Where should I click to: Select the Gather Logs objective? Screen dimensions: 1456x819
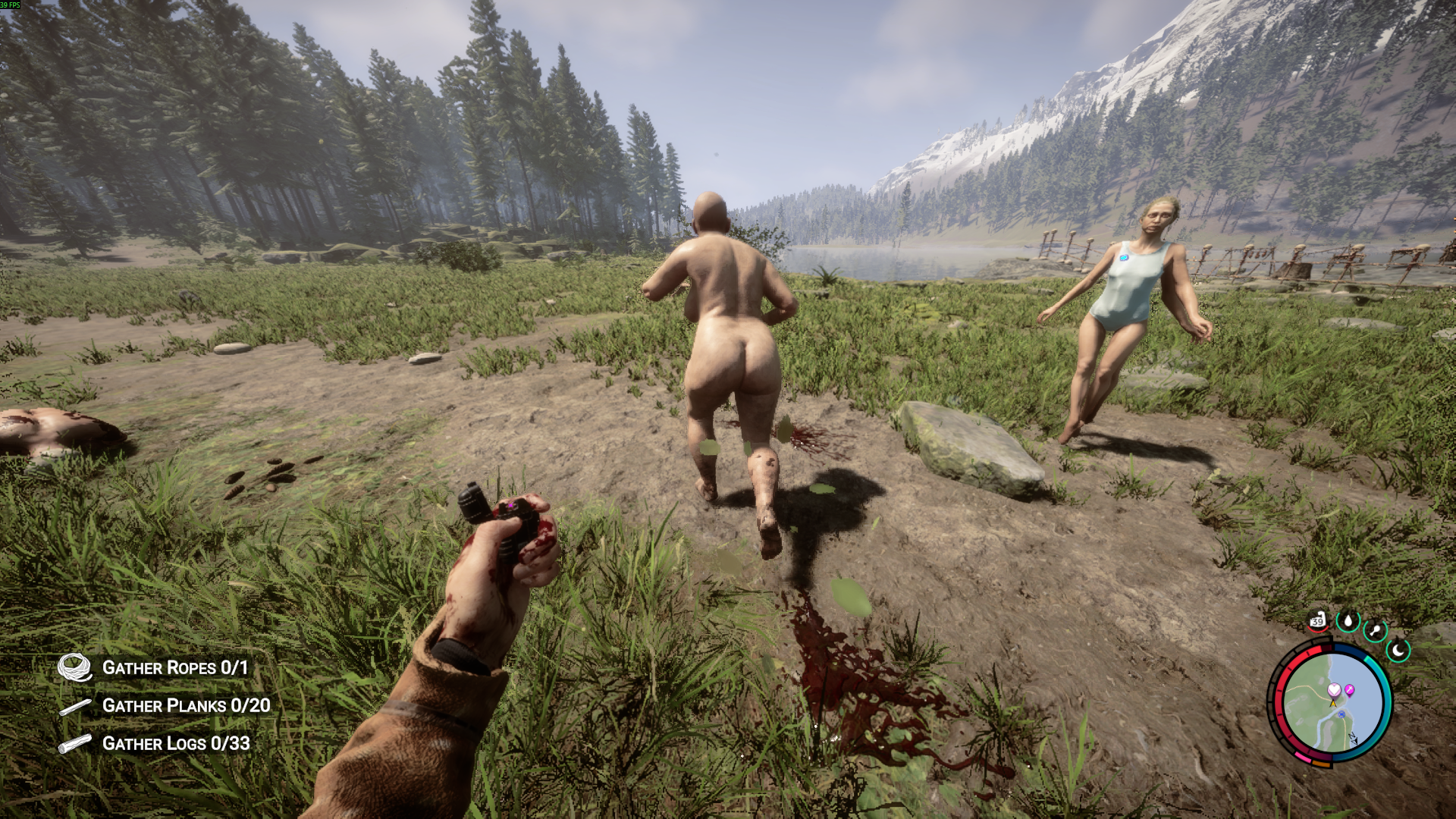pos(175,744)
